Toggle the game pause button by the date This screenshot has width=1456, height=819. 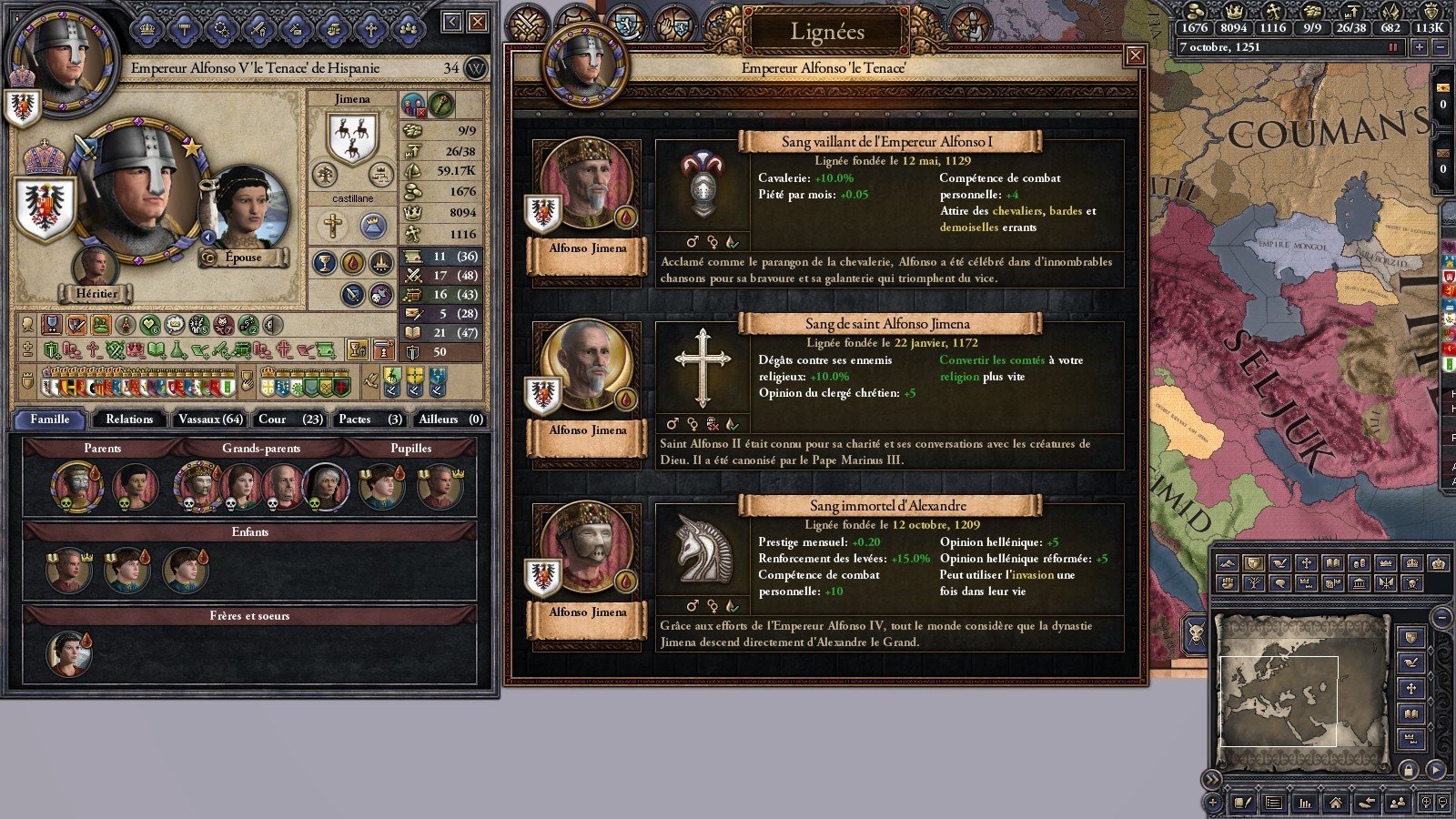tap(1392, 47)
